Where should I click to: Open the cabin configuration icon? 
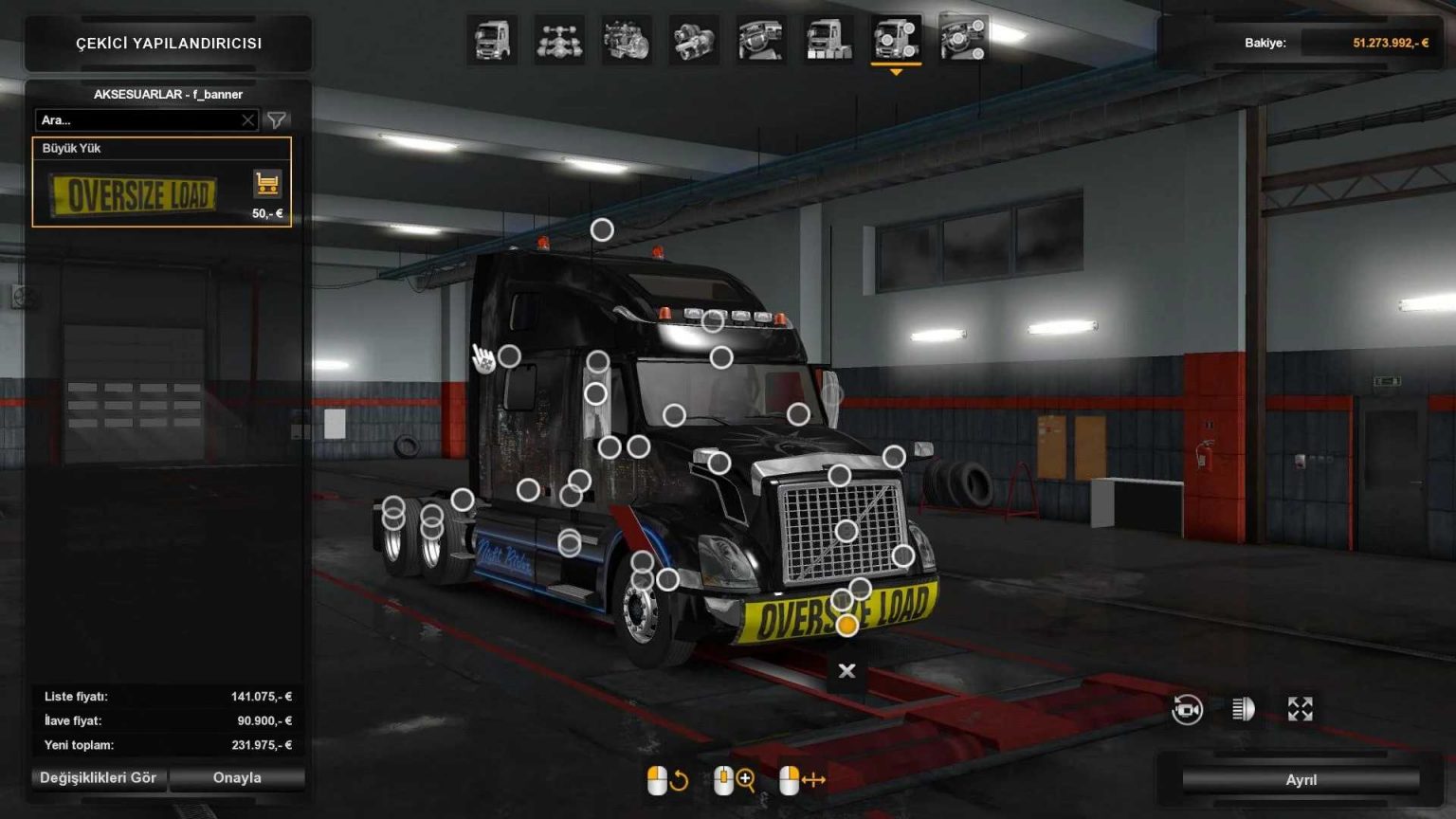point(491,41)
